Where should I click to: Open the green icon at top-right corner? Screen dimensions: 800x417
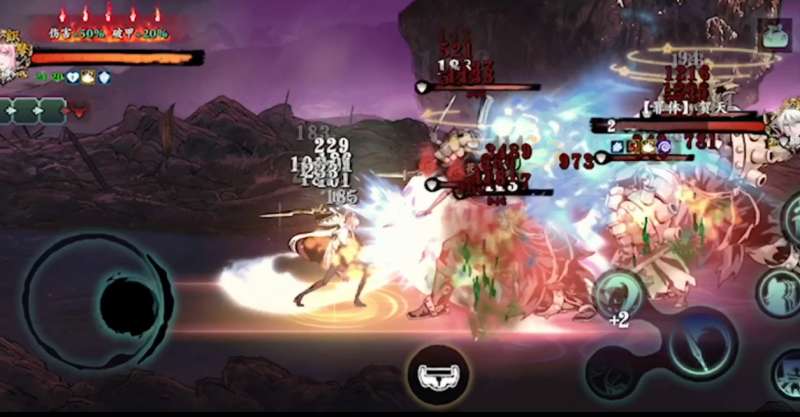click(775, 36)
